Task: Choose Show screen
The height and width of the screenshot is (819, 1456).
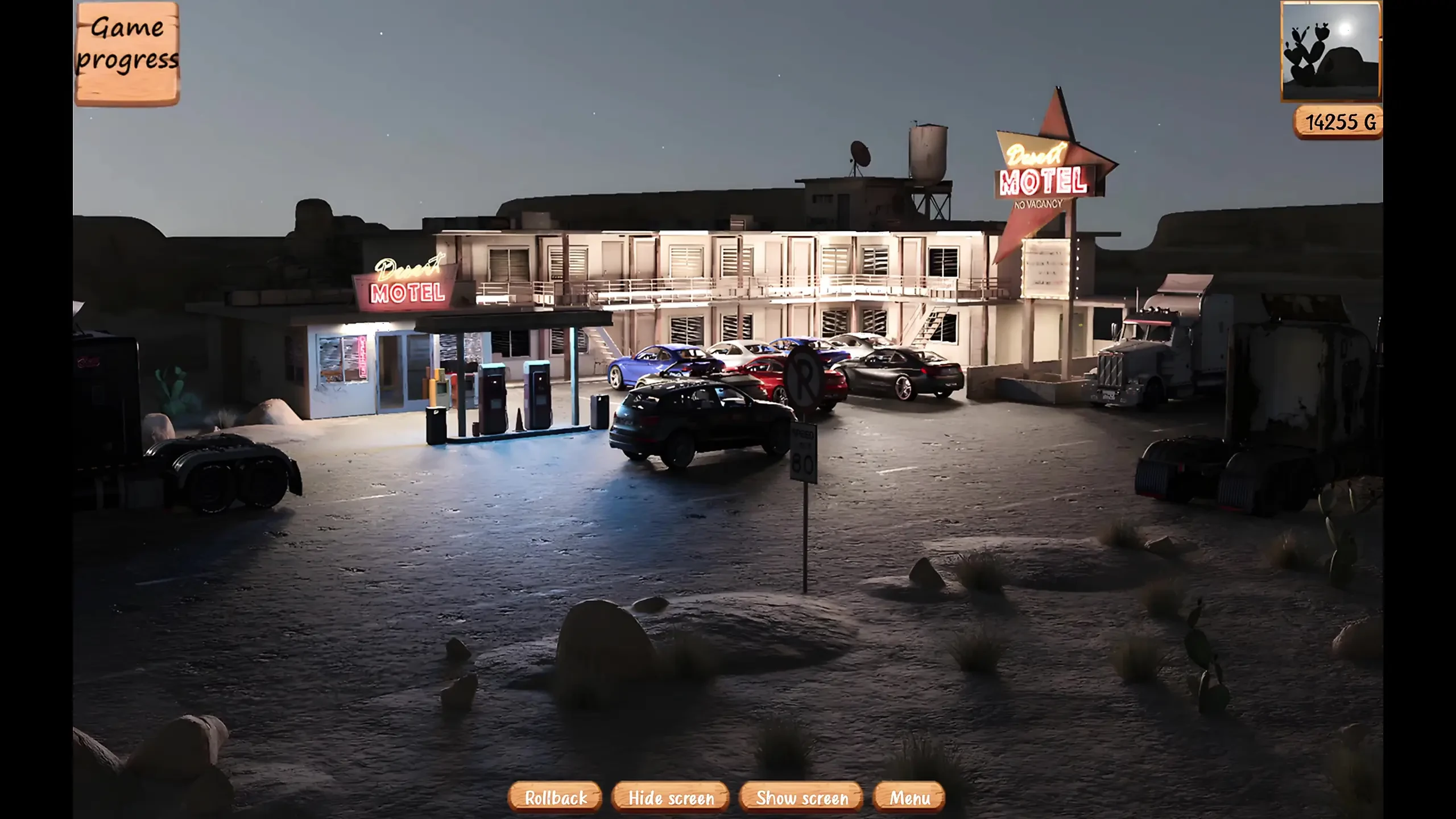Action: pos(801,797)
